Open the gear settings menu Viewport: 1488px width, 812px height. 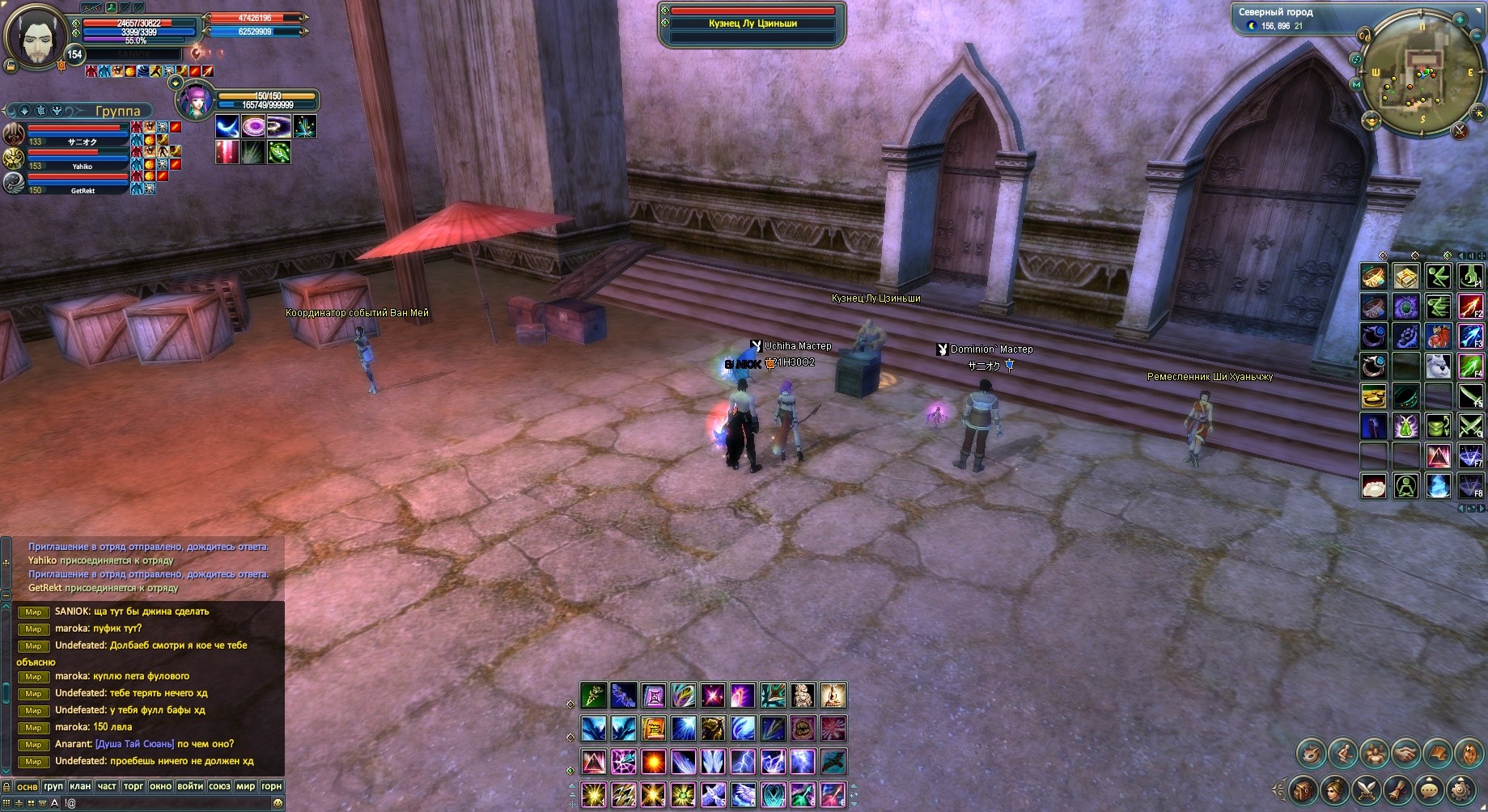[x=1461, y=789]
